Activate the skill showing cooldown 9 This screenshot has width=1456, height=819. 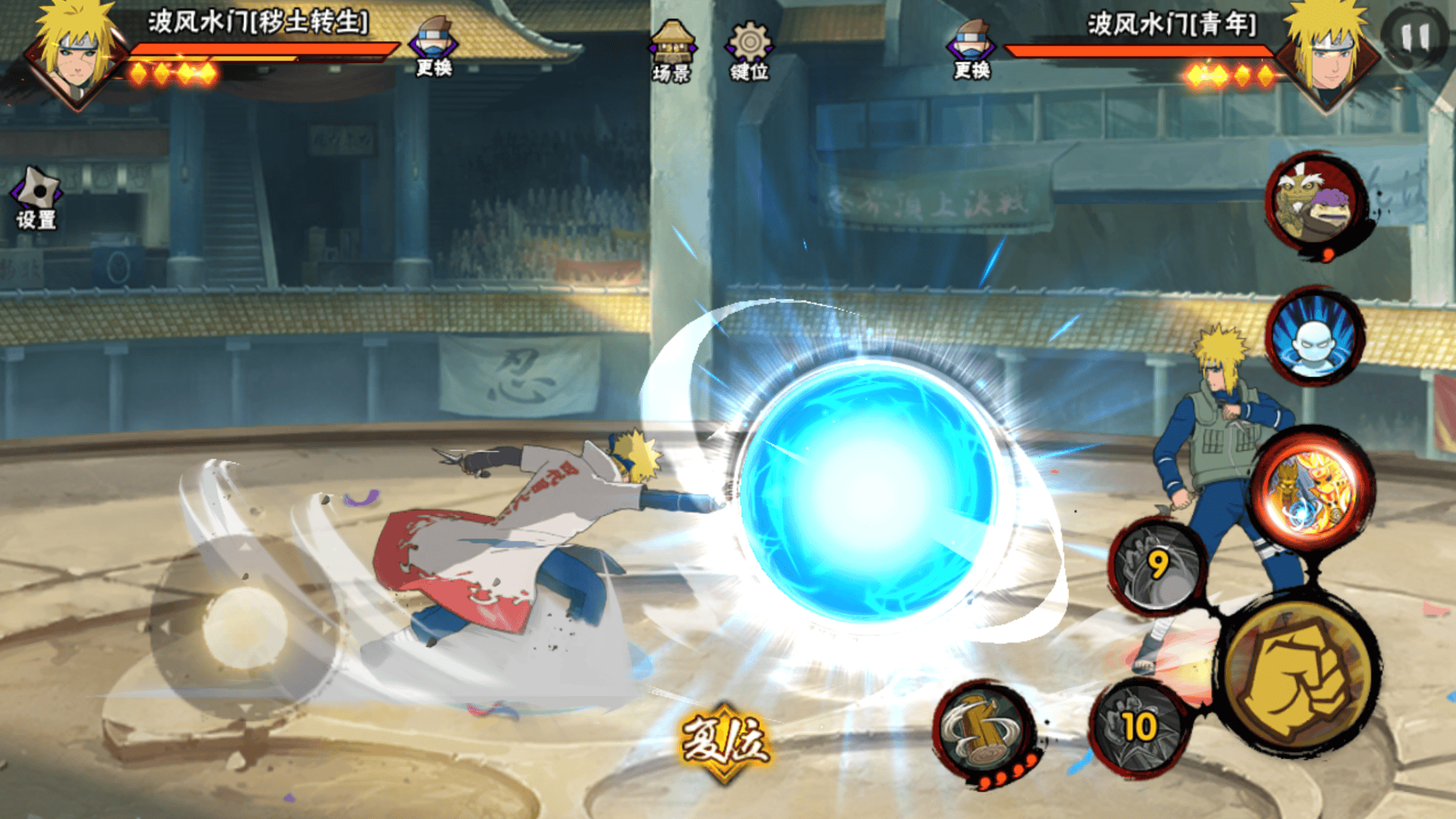[1157, 566]
